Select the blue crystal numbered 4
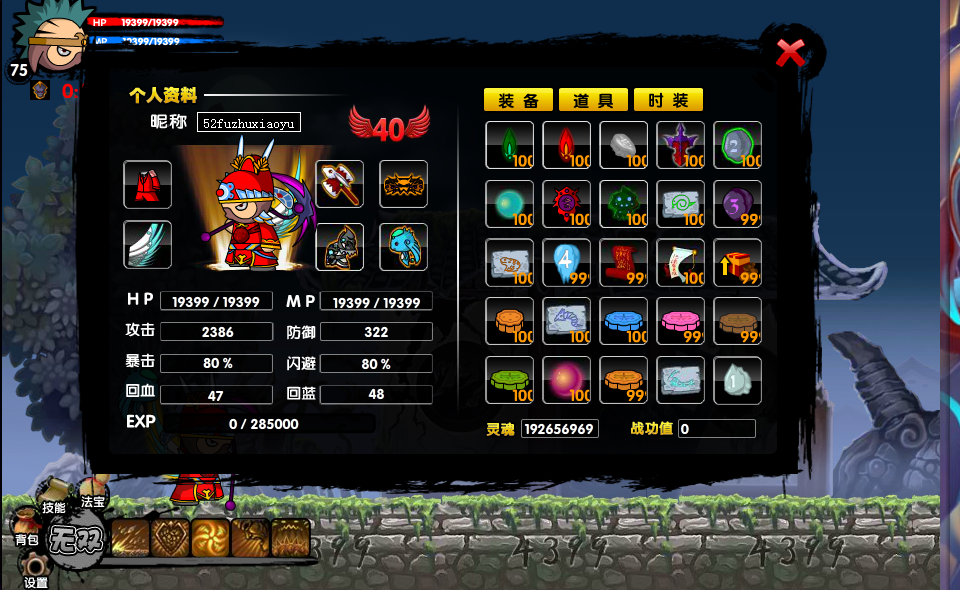 click(x=566, y=263)
